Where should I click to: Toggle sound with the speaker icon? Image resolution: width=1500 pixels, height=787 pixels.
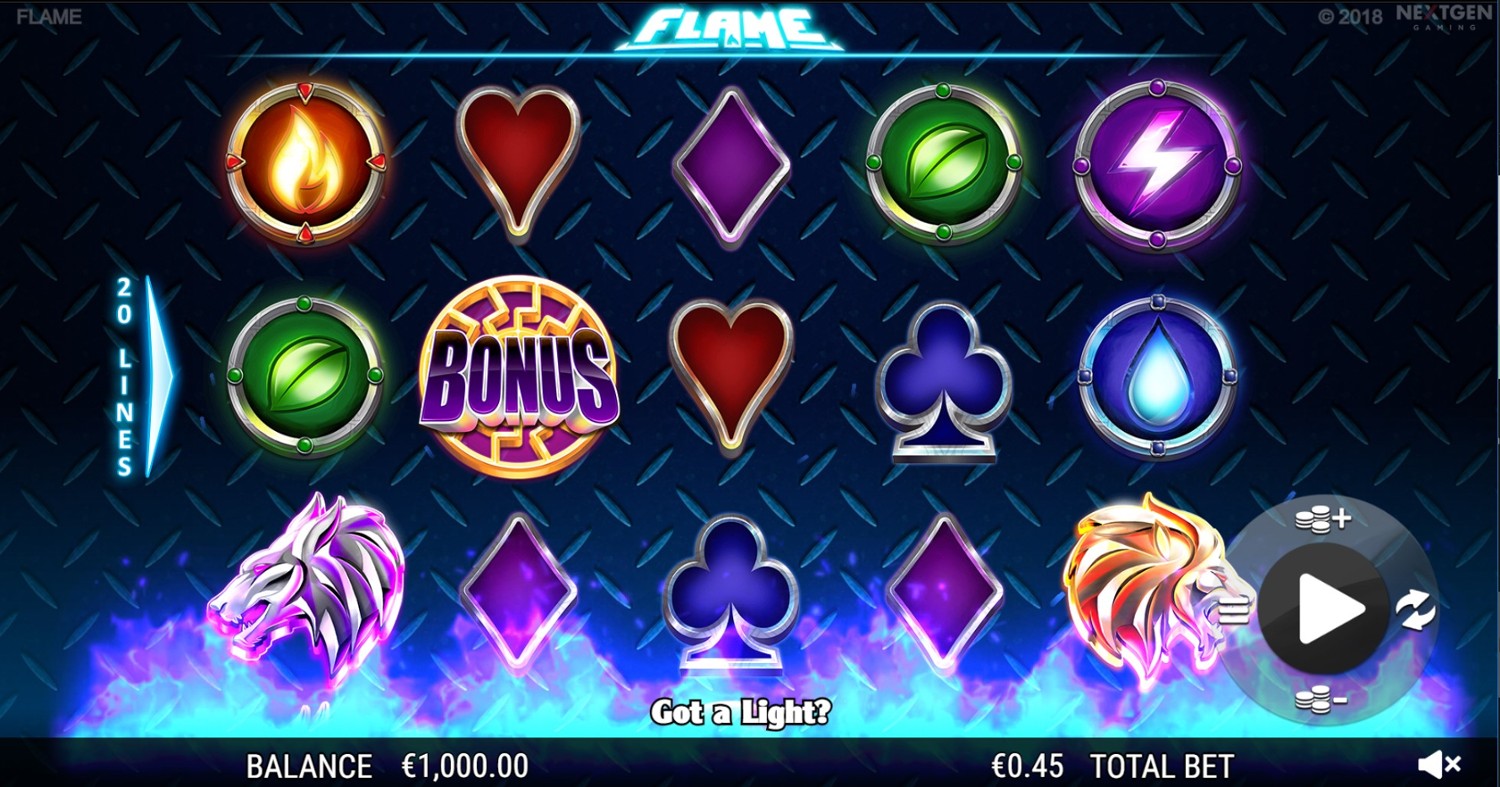(x=1439, y=765)
